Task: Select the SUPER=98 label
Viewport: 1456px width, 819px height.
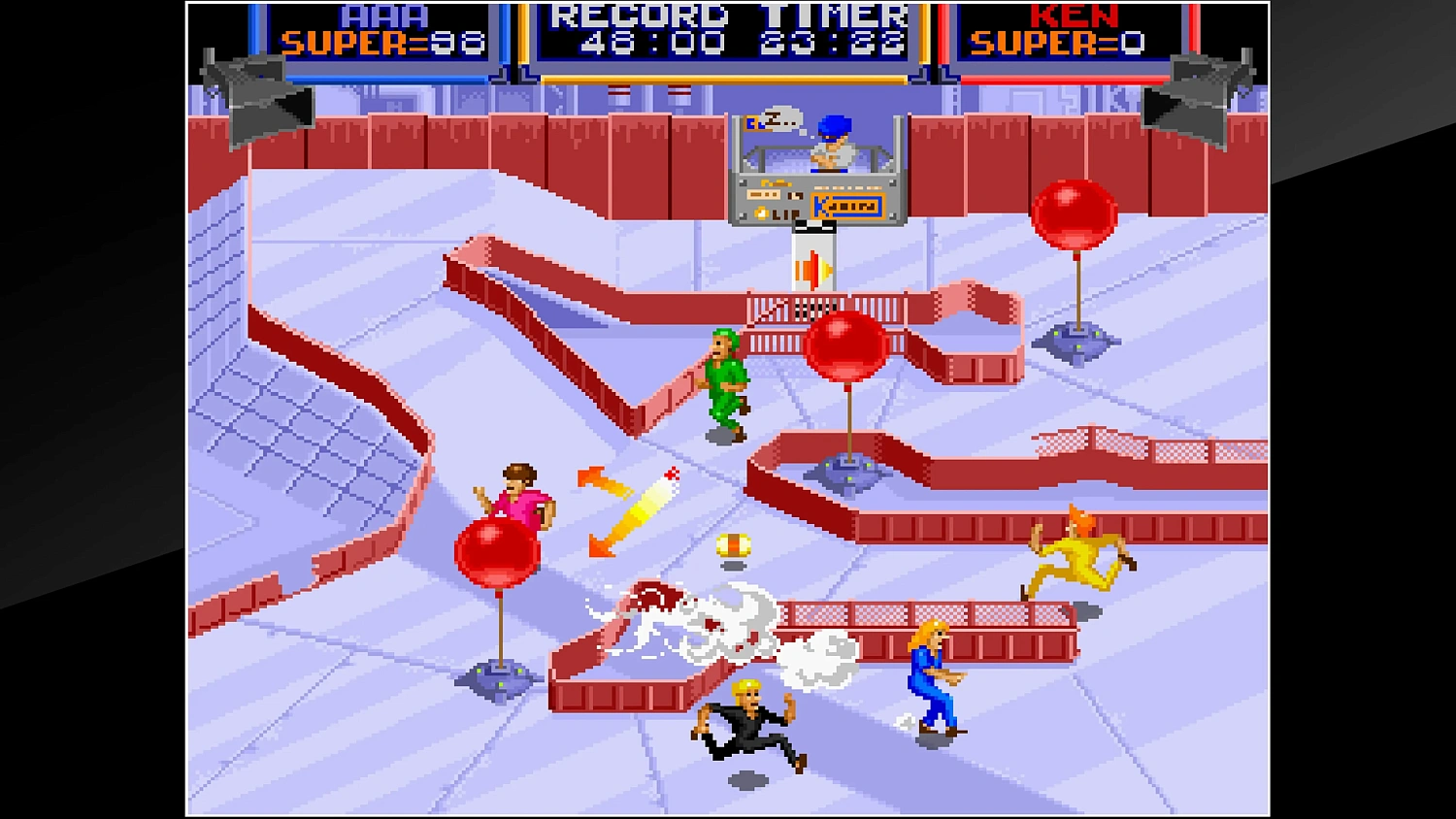Action: pyautogui.click(x=383, y=41)
